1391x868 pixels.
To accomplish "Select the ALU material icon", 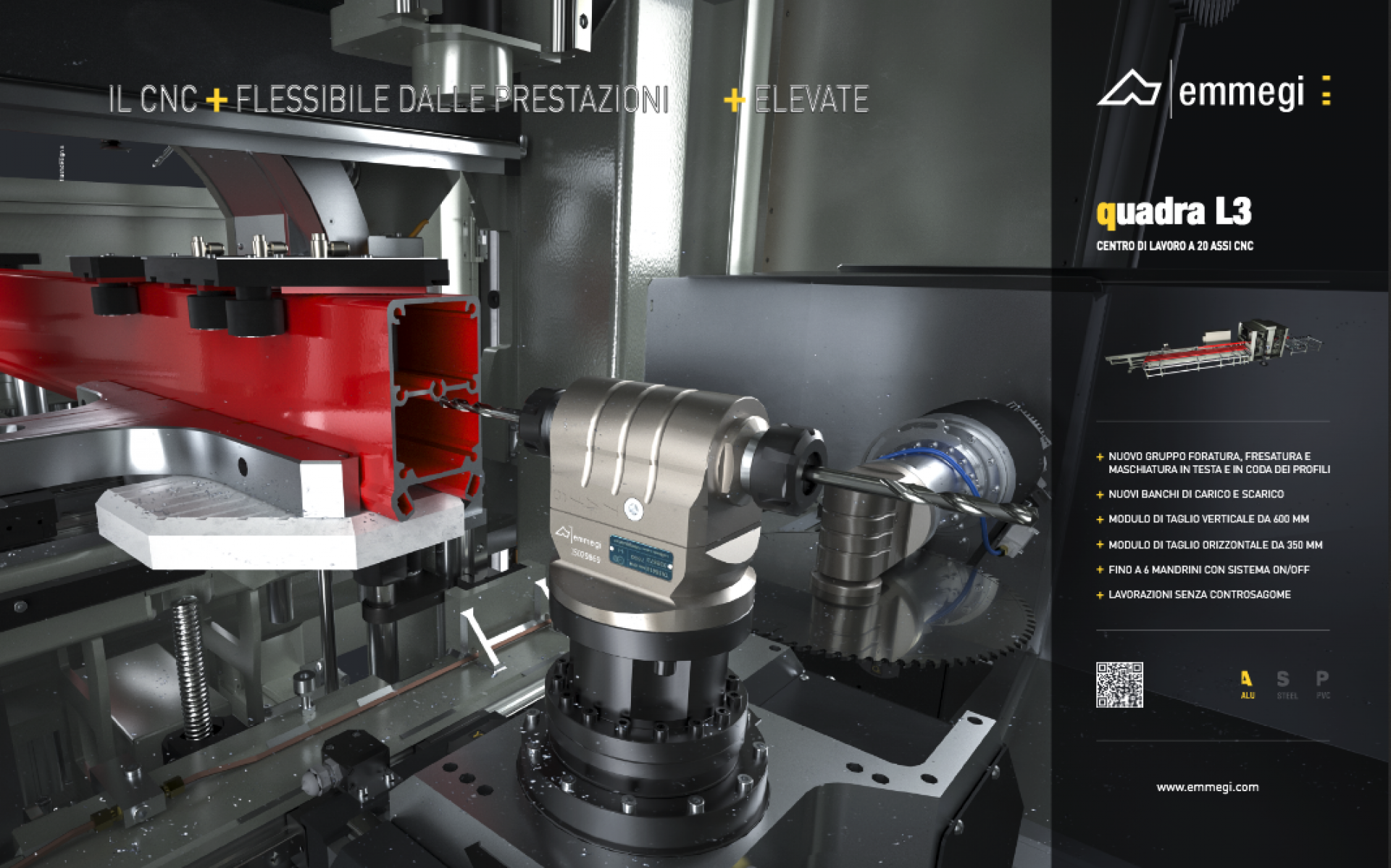I will (1246, 683).
